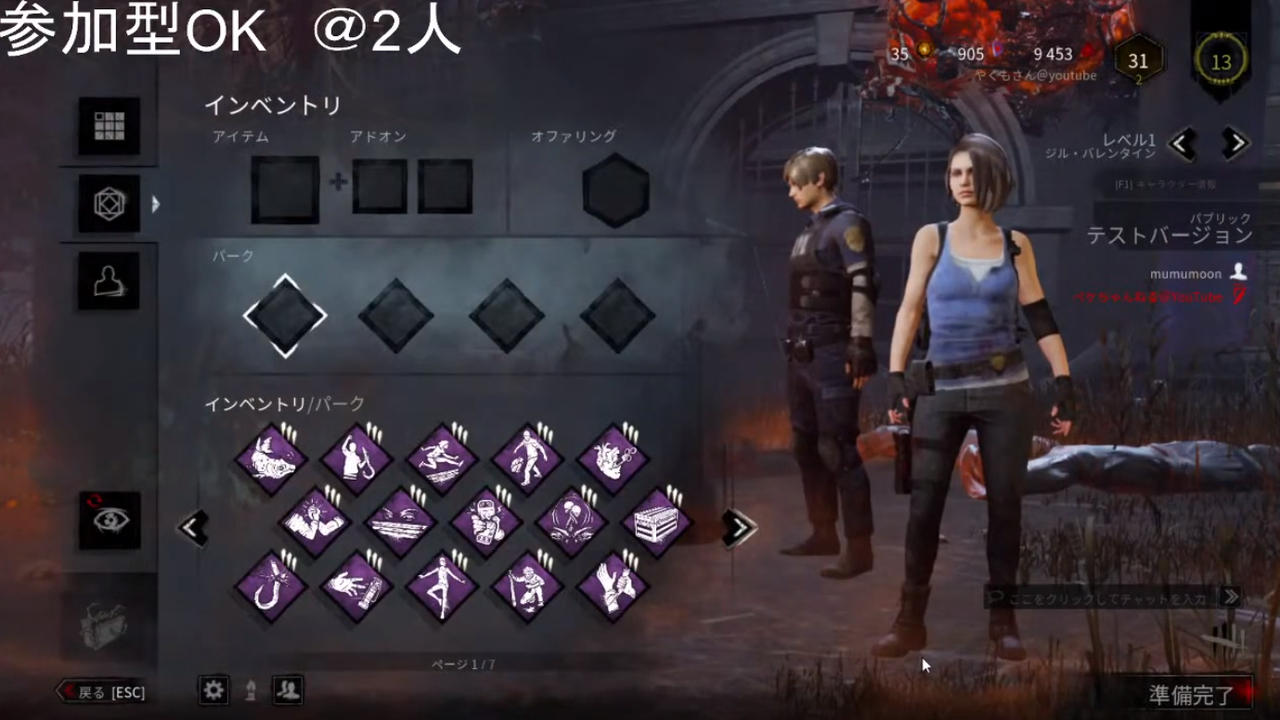1280x720 pixels.
Task: Click the right arrow beside レベル1
Action: coord(1234,143)
